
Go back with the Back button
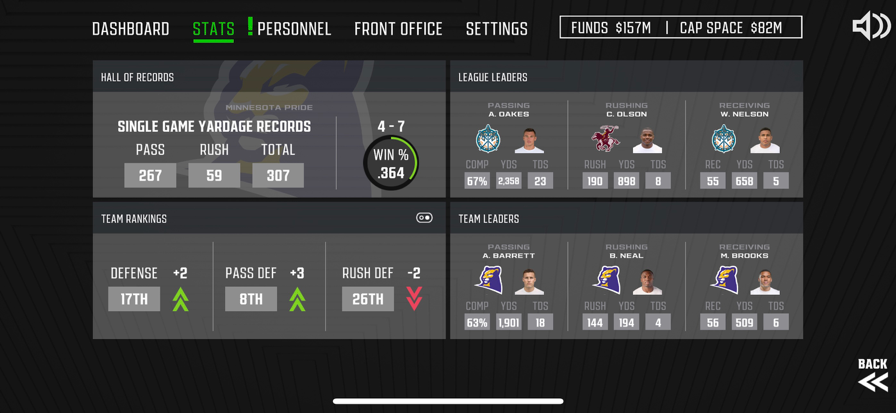tap(872, 374)
